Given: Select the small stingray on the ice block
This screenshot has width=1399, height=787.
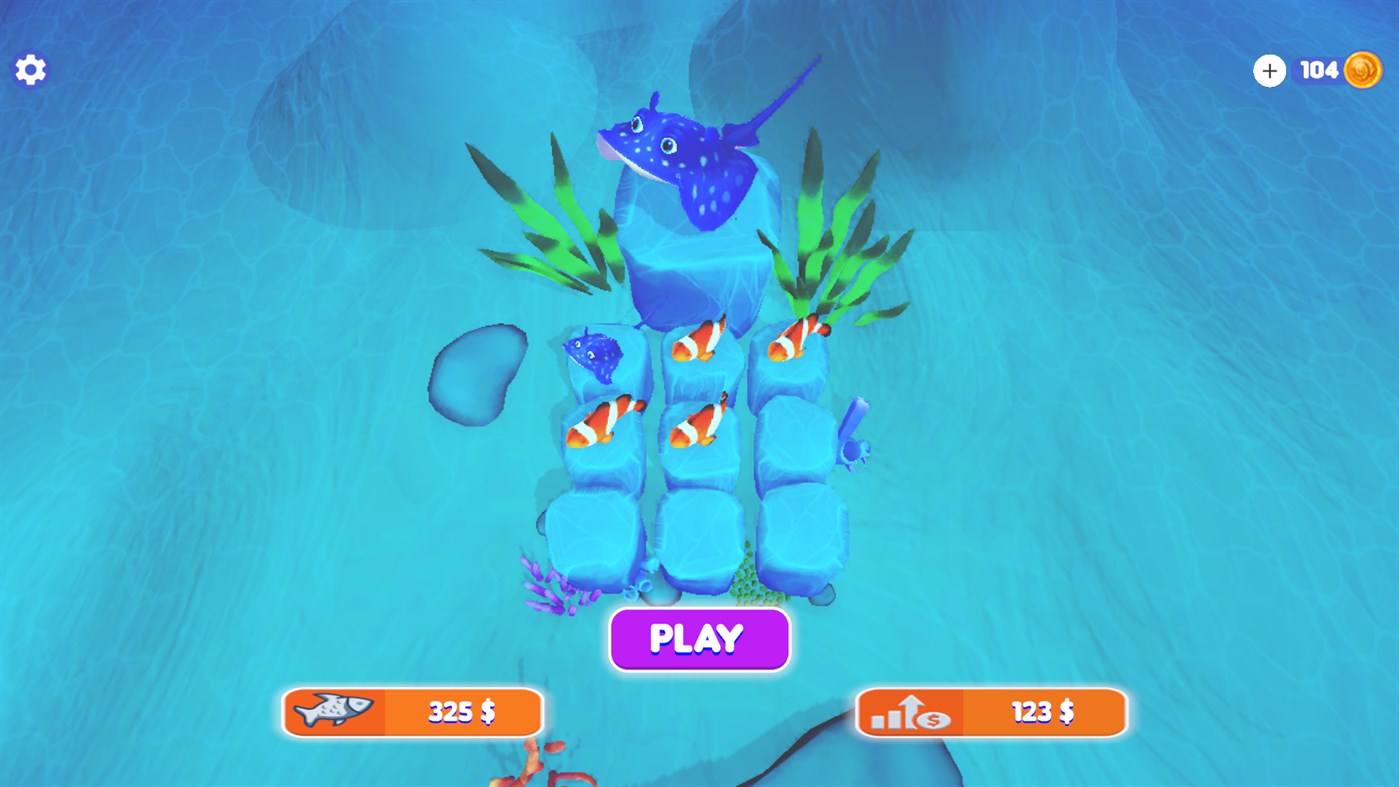Looking at the screenshot, I should [x=596, y=352].
